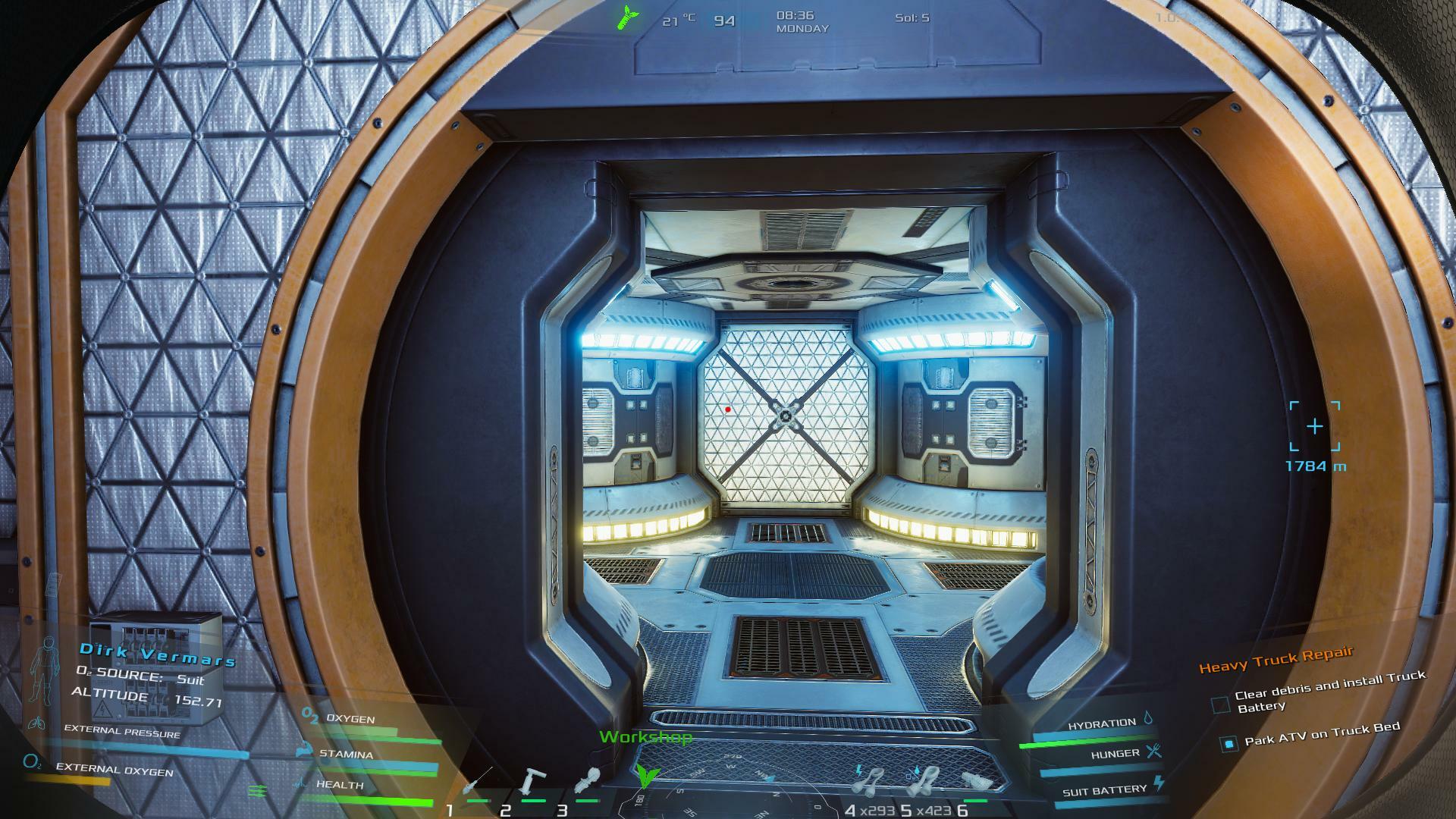Select the waypoint marker showing 1784 m
This screenshot has height=819, width=1456.
point(1314,427)
